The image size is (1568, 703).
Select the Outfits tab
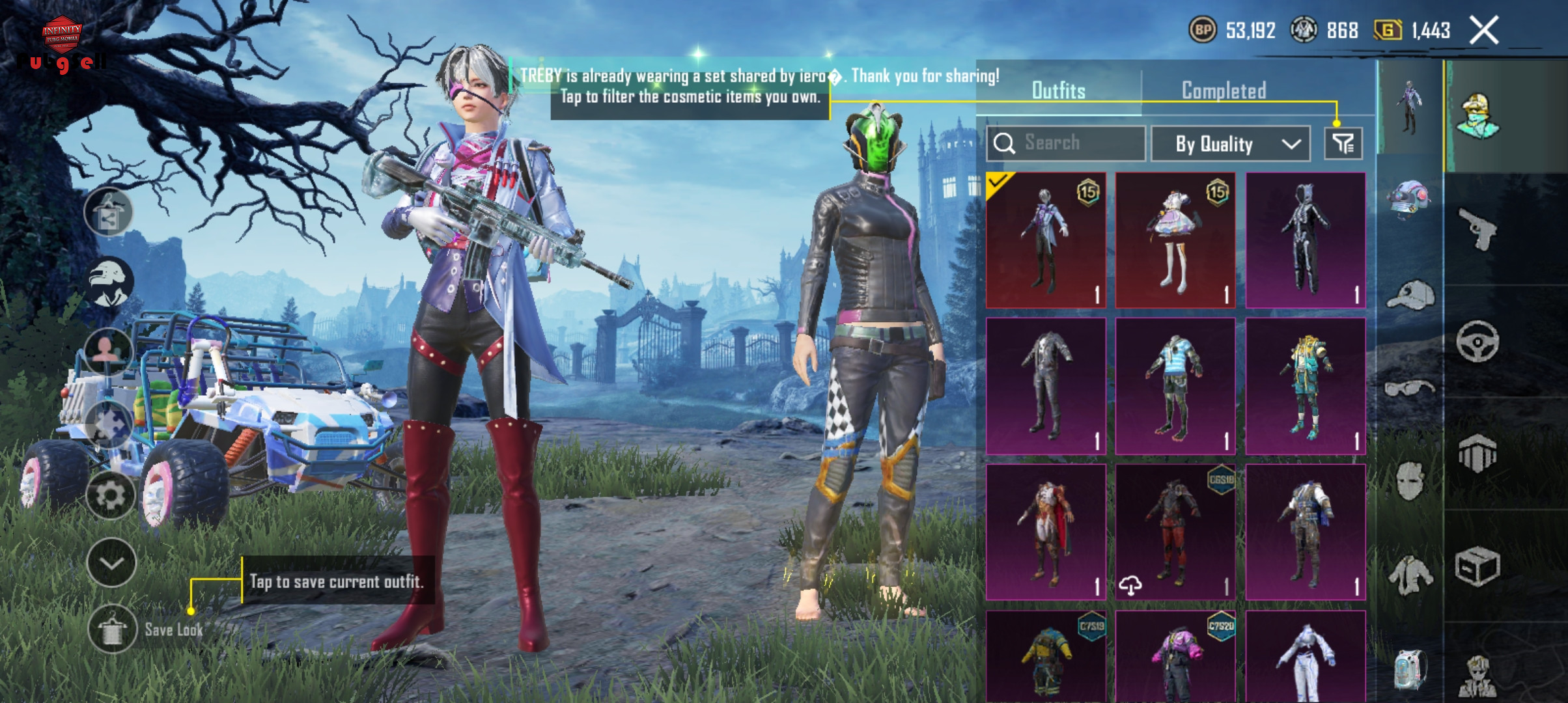click(1058, 90)
